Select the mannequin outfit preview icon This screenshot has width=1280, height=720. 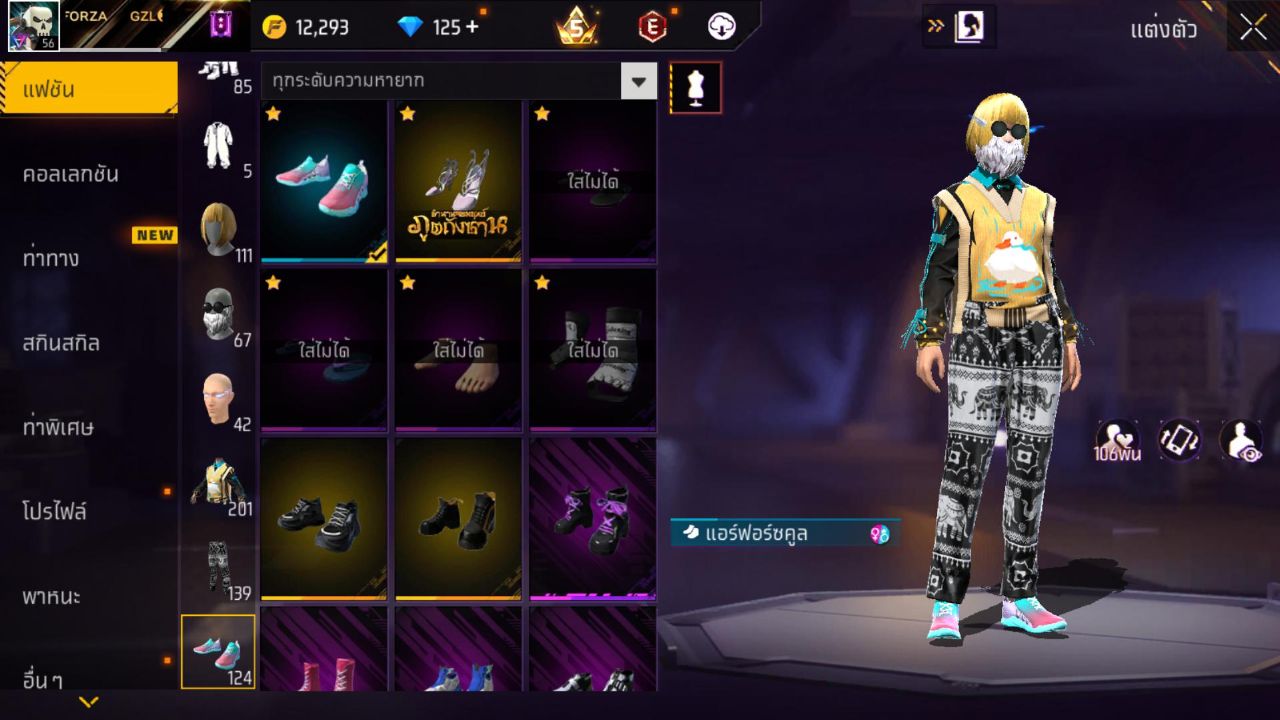click(x=695, y=87)
